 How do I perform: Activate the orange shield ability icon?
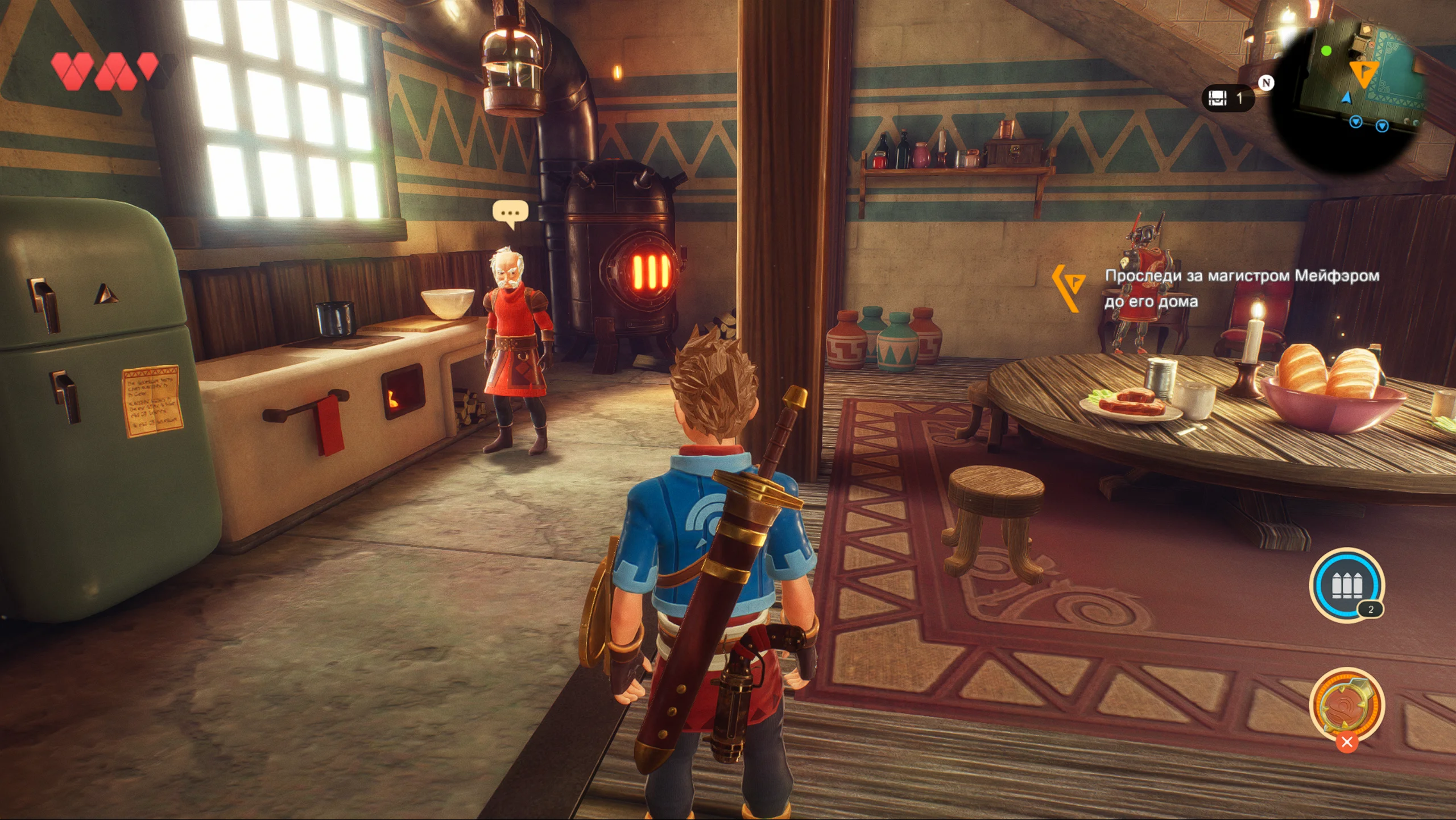(1346, 705)
